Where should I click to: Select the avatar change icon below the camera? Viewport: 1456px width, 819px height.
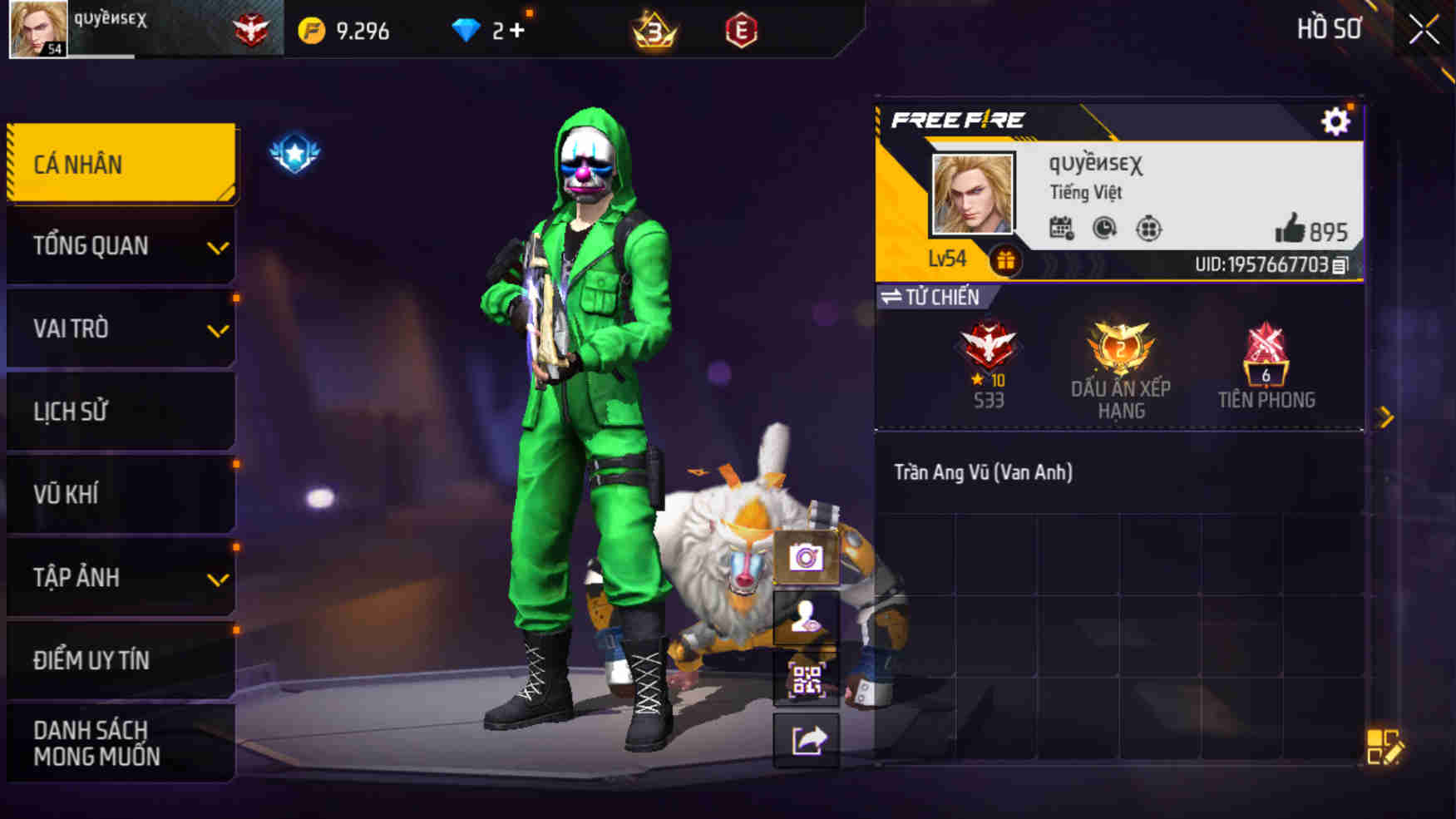(806, 619)
